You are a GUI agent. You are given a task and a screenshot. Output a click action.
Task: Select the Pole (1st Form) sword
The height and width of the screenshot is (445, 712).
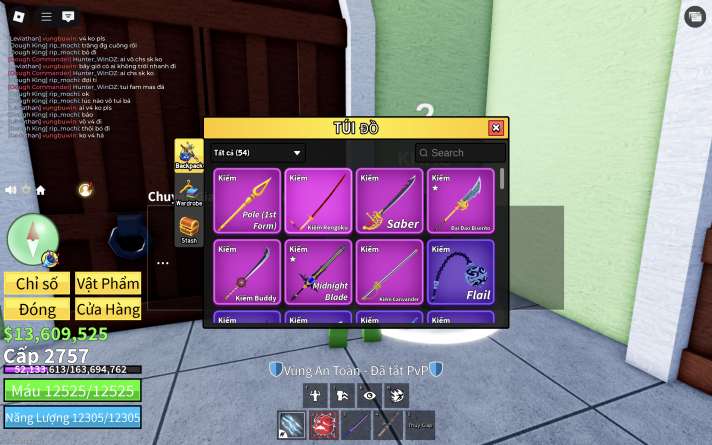click(x=247, y=201)
